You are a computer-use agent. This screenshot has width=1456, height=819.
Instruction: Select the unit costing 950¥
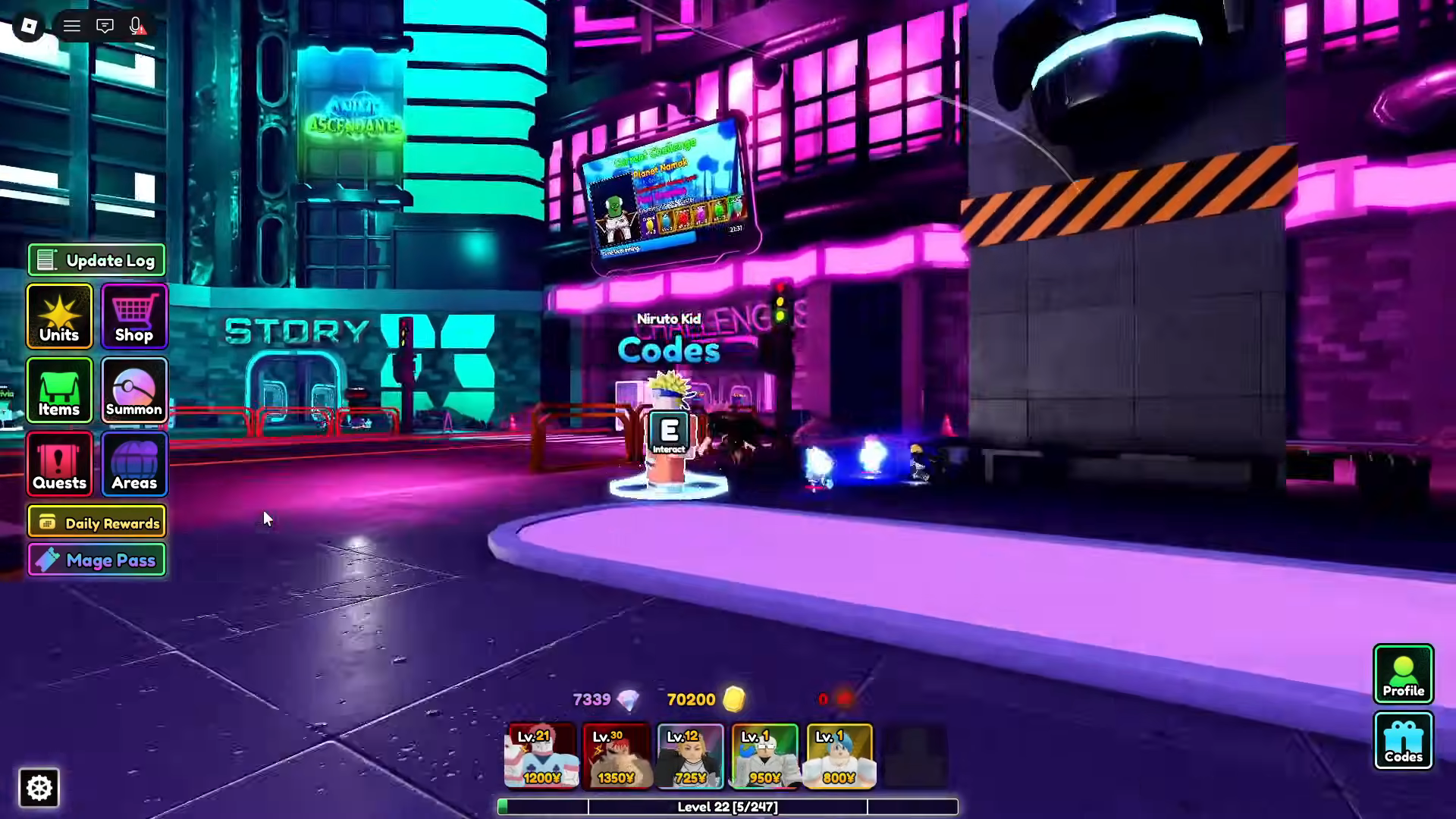tap(764, 756)
